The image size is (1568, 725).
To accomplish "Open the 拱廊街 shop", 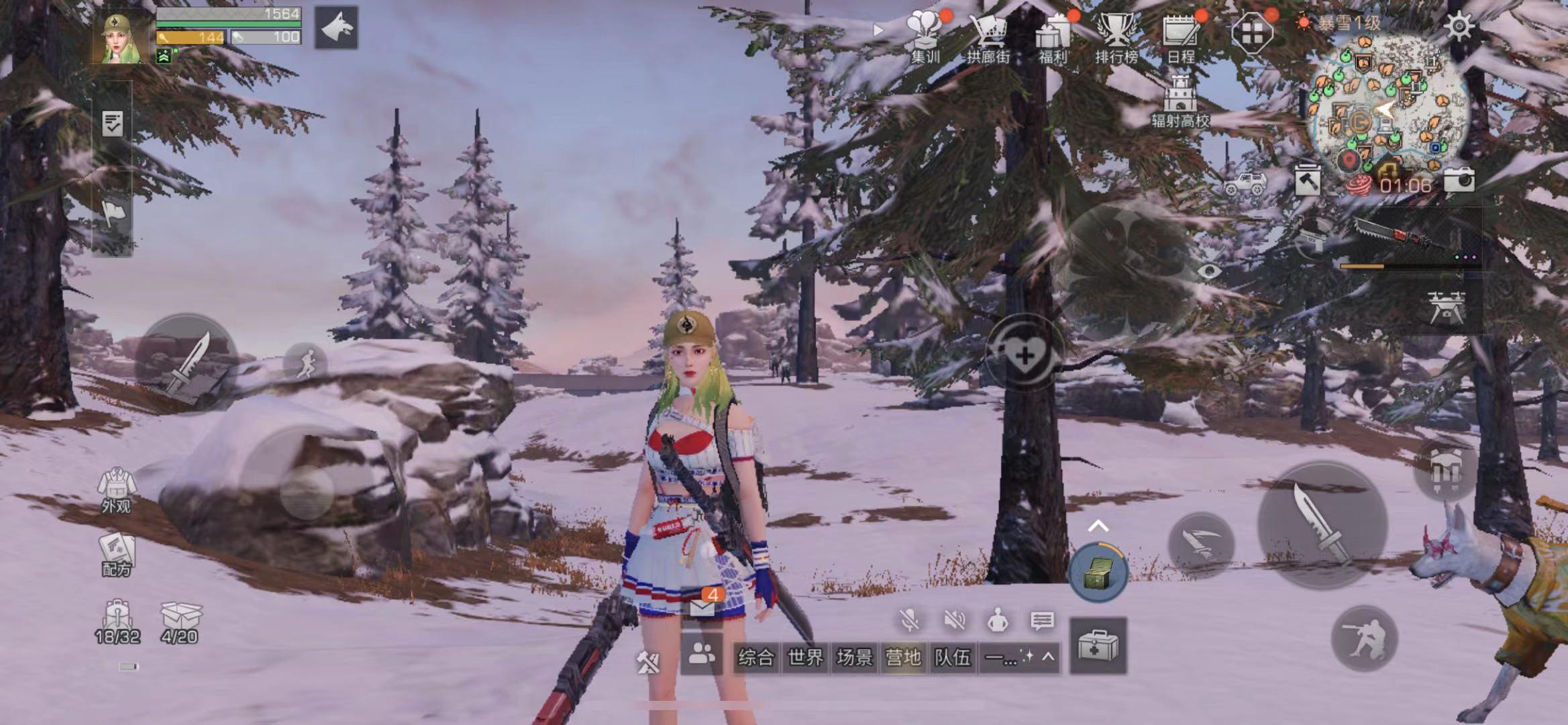I will (988, 37).
